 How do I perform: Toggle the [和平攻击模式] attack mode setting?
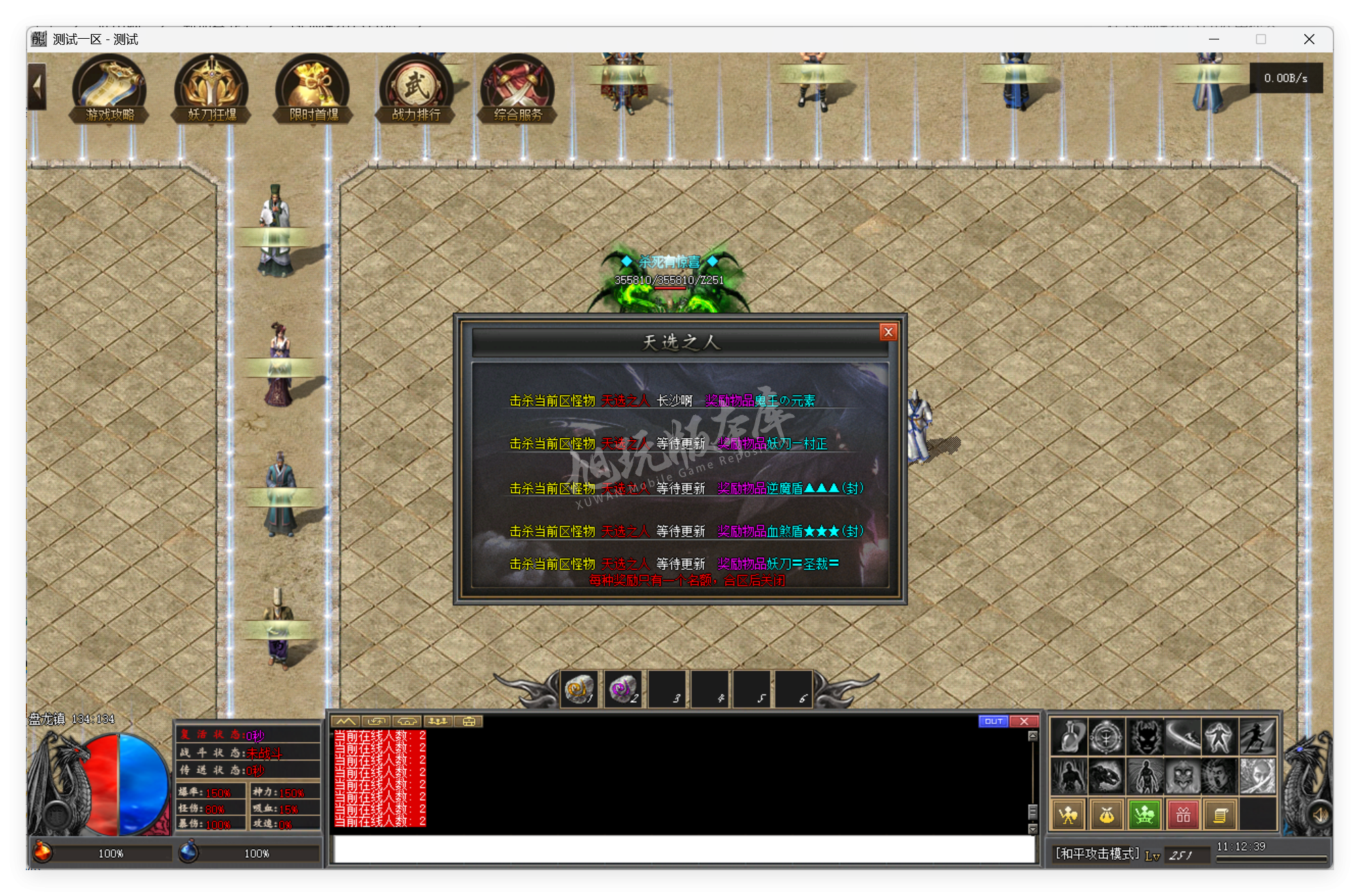[x=1095, y=853]
